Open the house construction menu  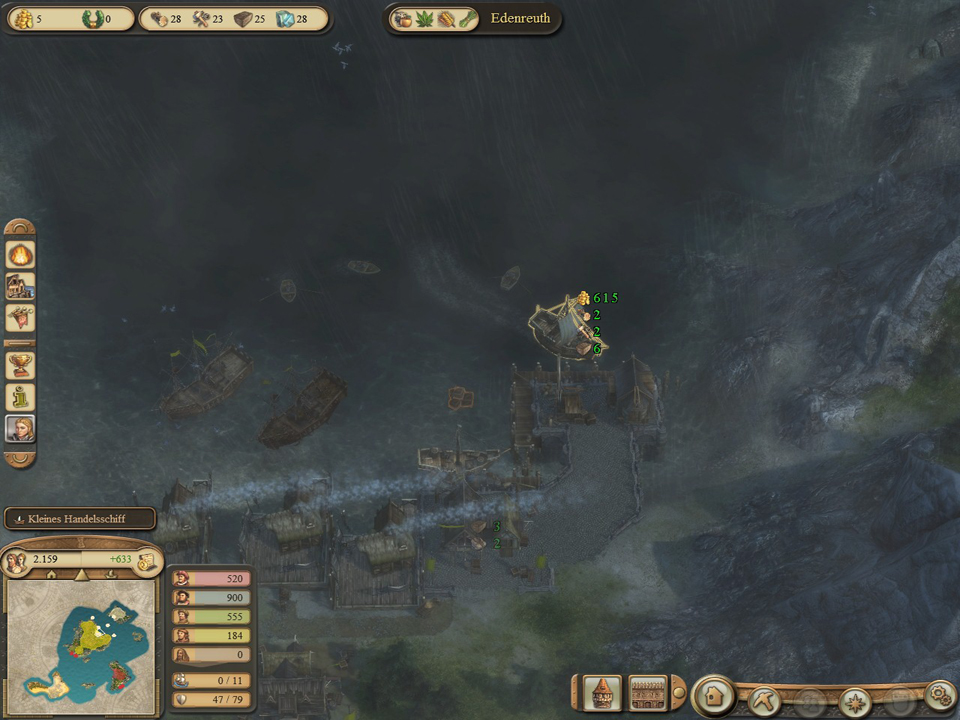tap(714, 693)
